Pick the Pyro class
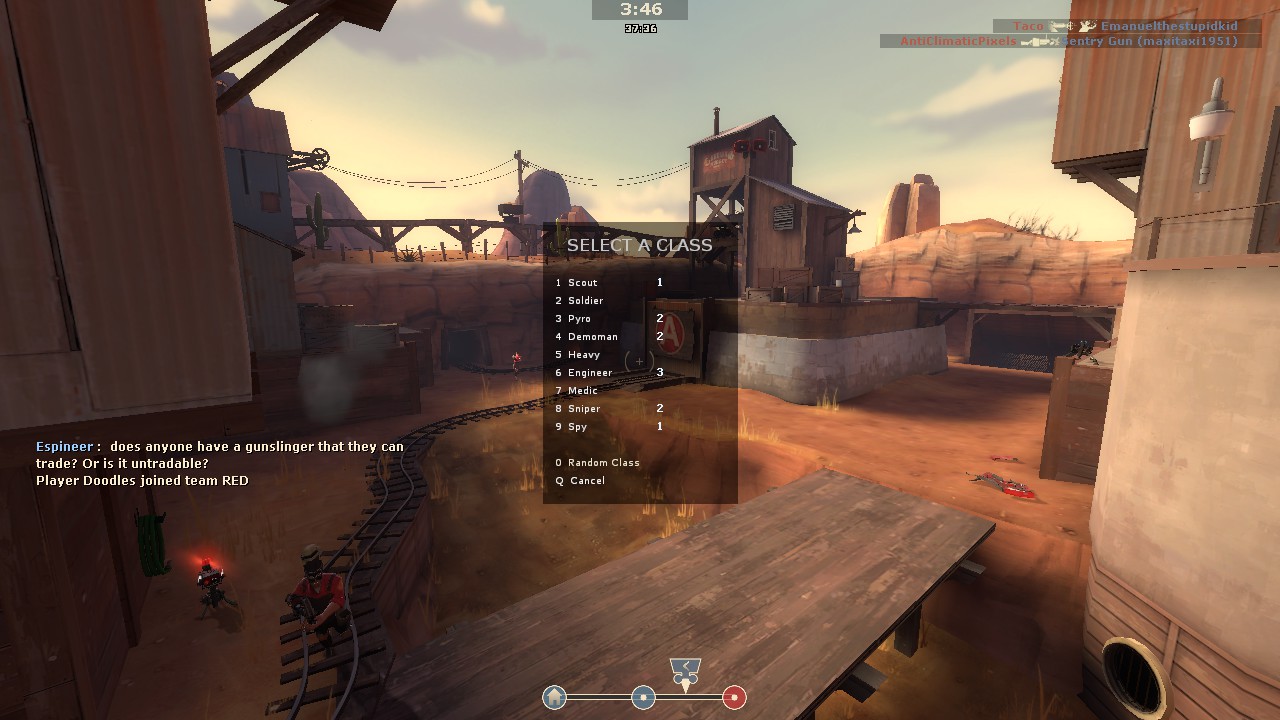1280x720 pixels. coord(579,319)
